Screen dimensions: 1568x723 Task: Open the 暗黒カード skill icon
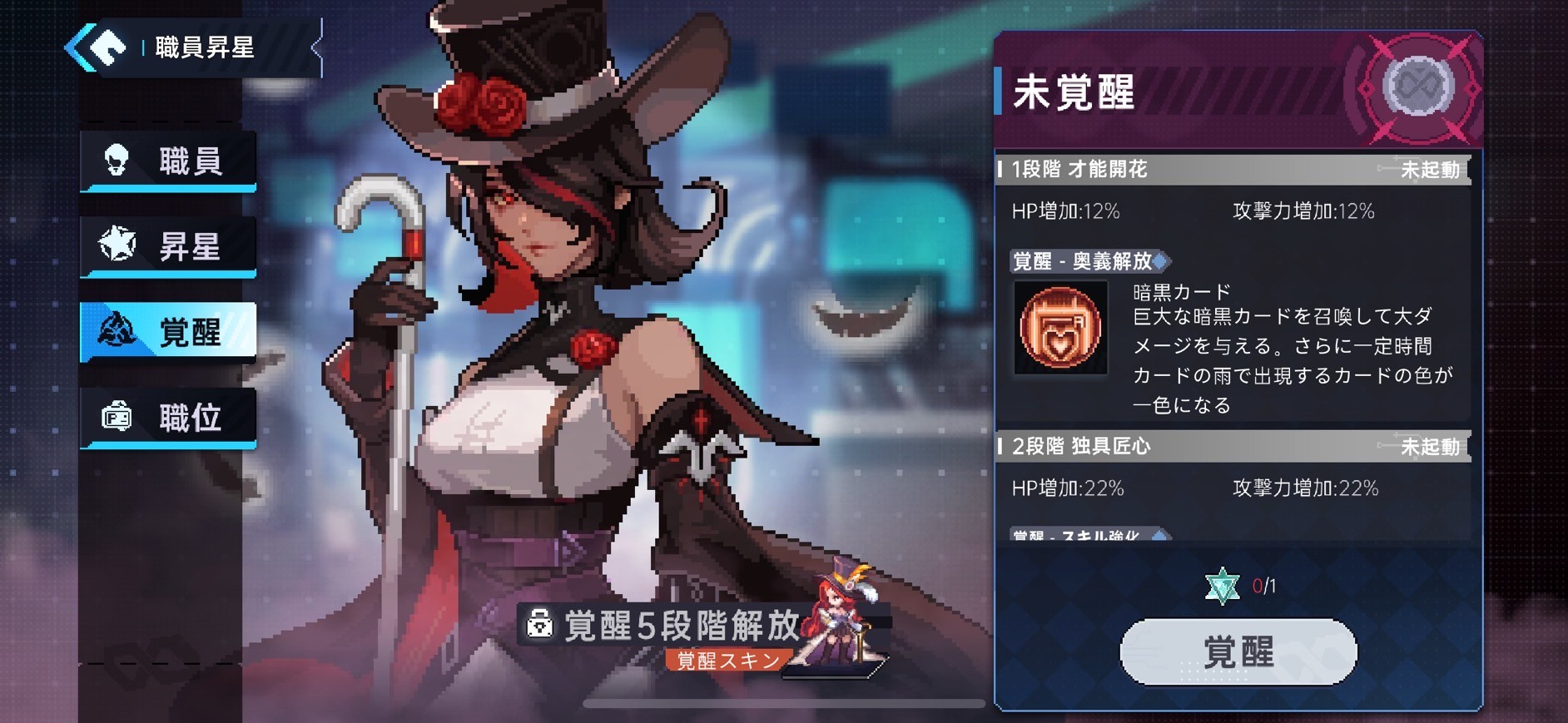click(x=1059, y=326)
